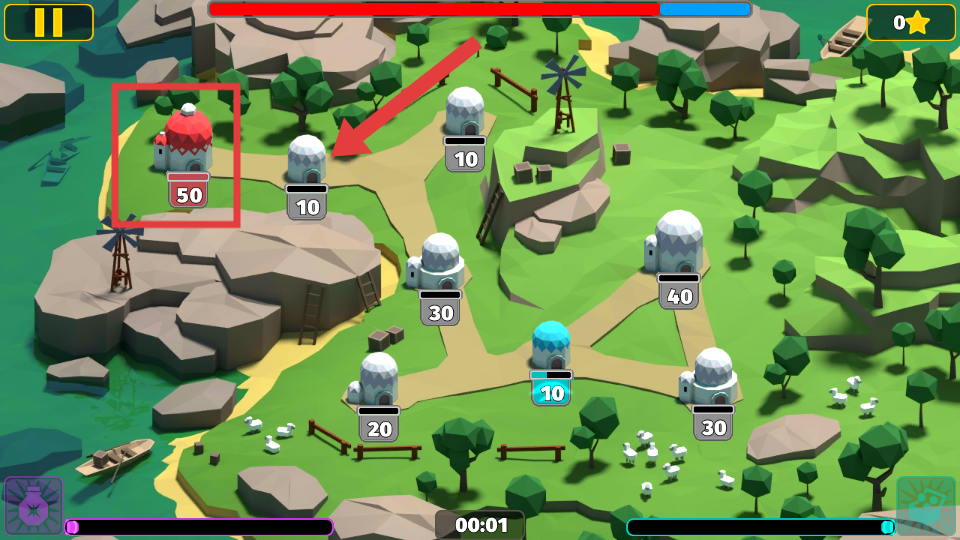This screenshot has height=540, width=960.
Task: Activate the teal dice ability icon
Action: [x=925, y=504]
